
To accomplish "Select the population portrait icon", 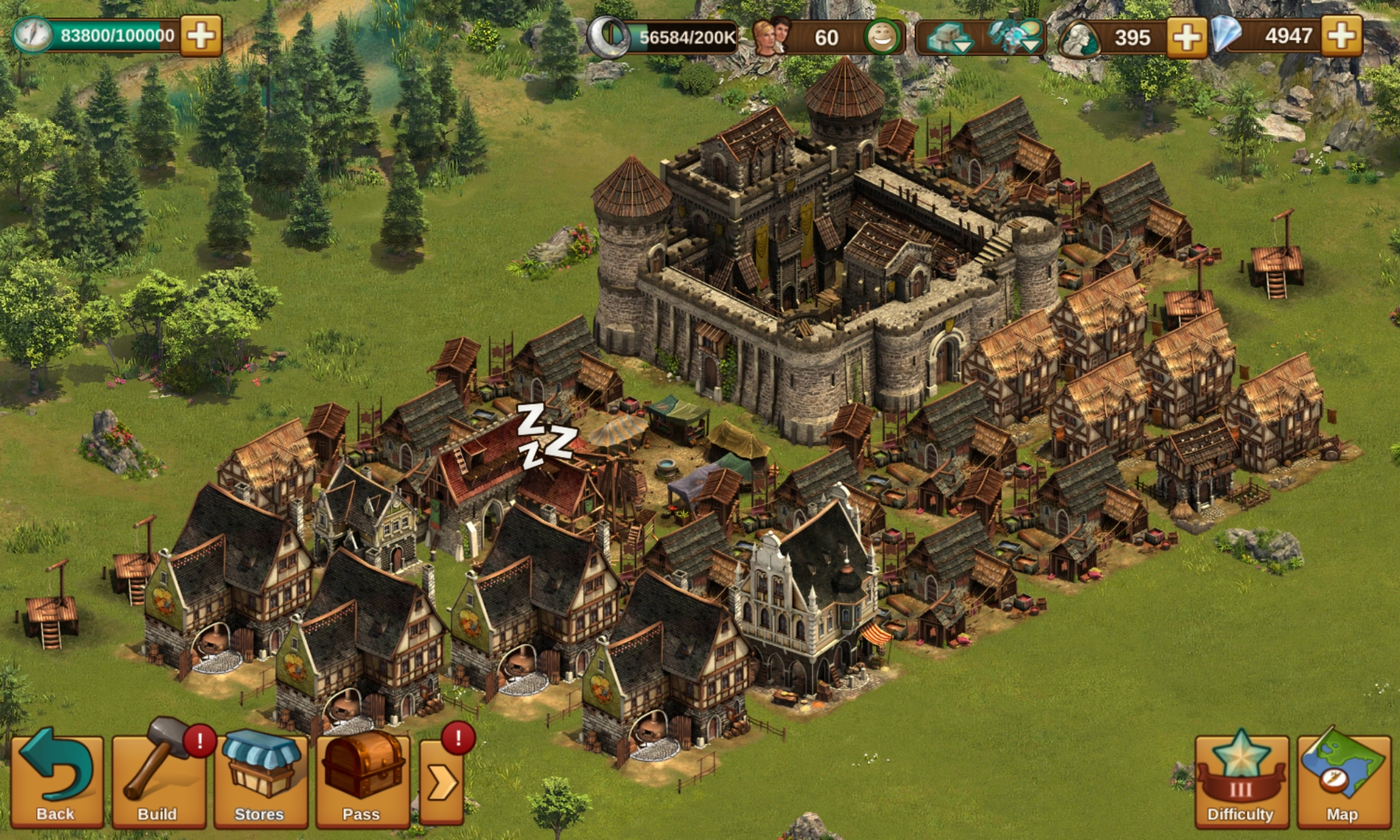I will [771, 36].
